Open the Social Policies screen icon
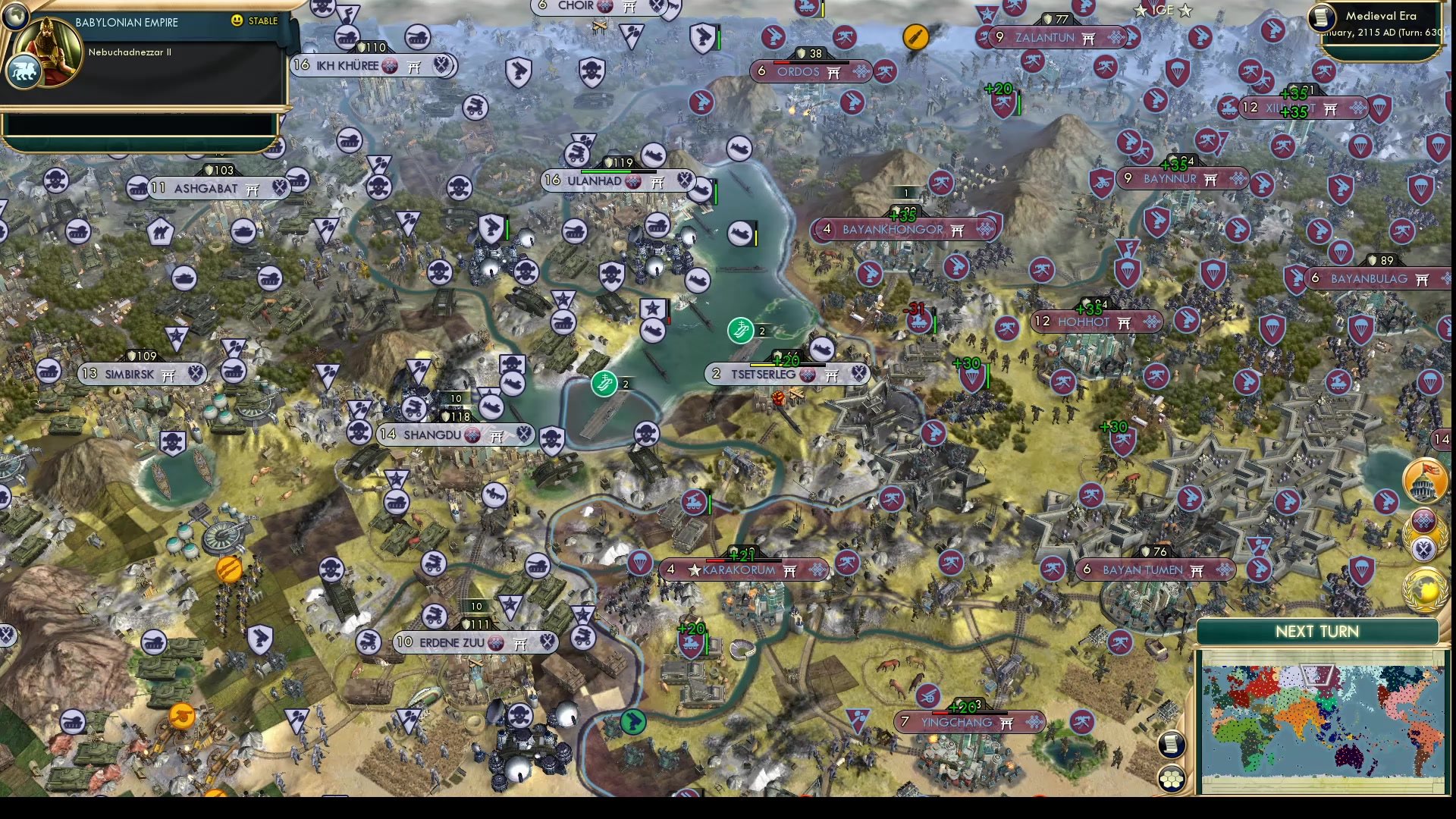 (x=1426, y=479)
